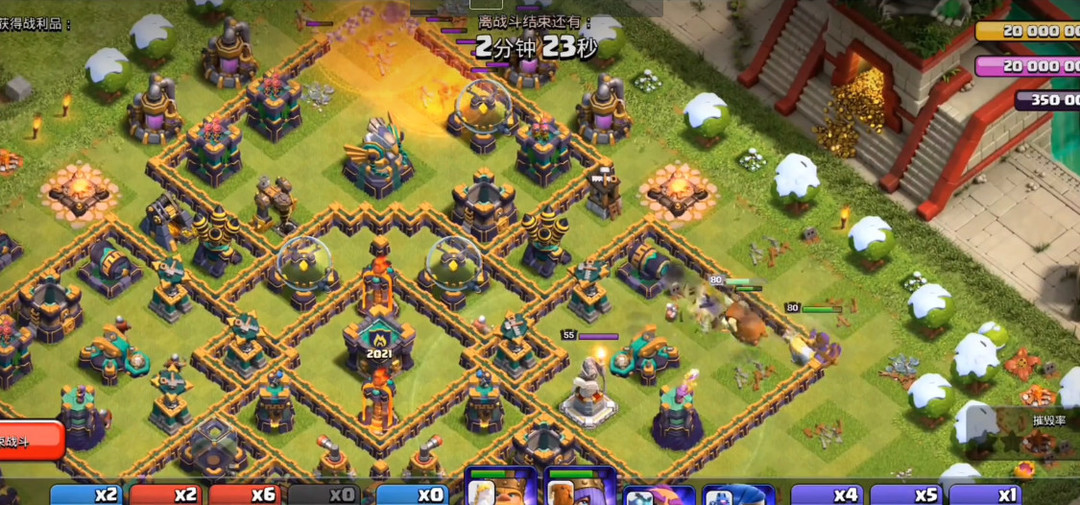Choose the red troop slot showing x2

click(x=167, y=494)
